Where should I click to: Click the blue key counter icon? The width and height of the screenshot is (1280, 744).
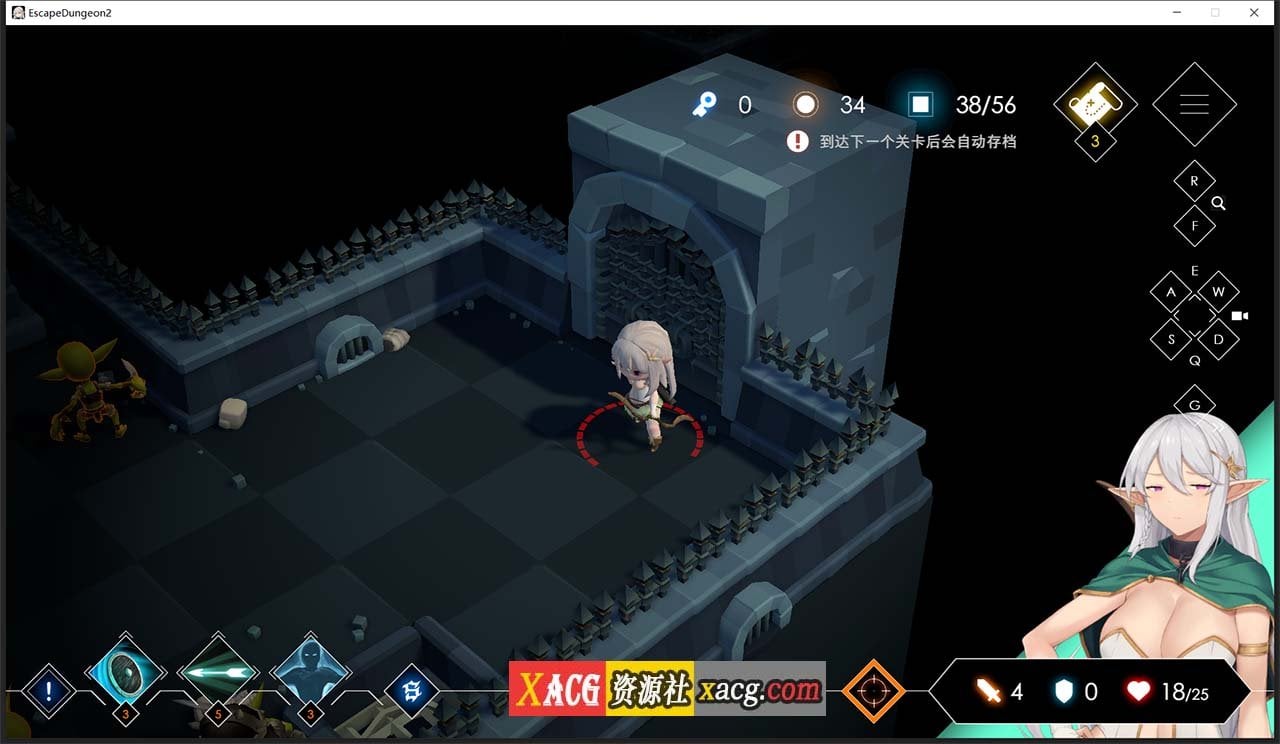point(703,104)
